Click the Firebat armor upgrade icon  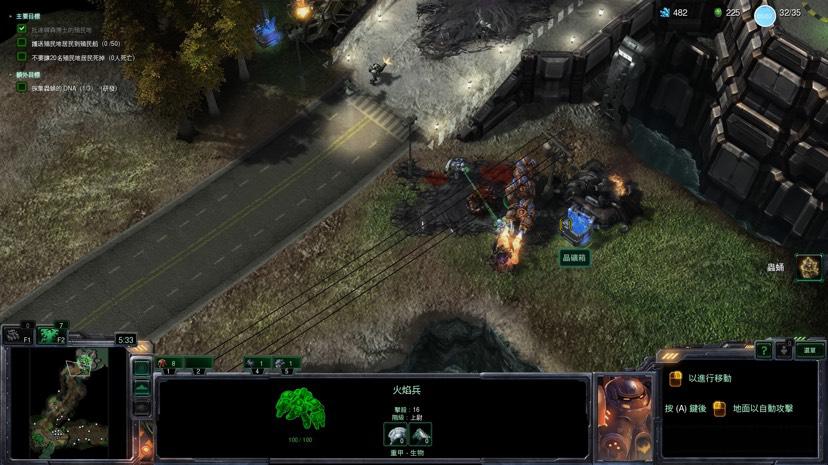click(x=420, y=434)
